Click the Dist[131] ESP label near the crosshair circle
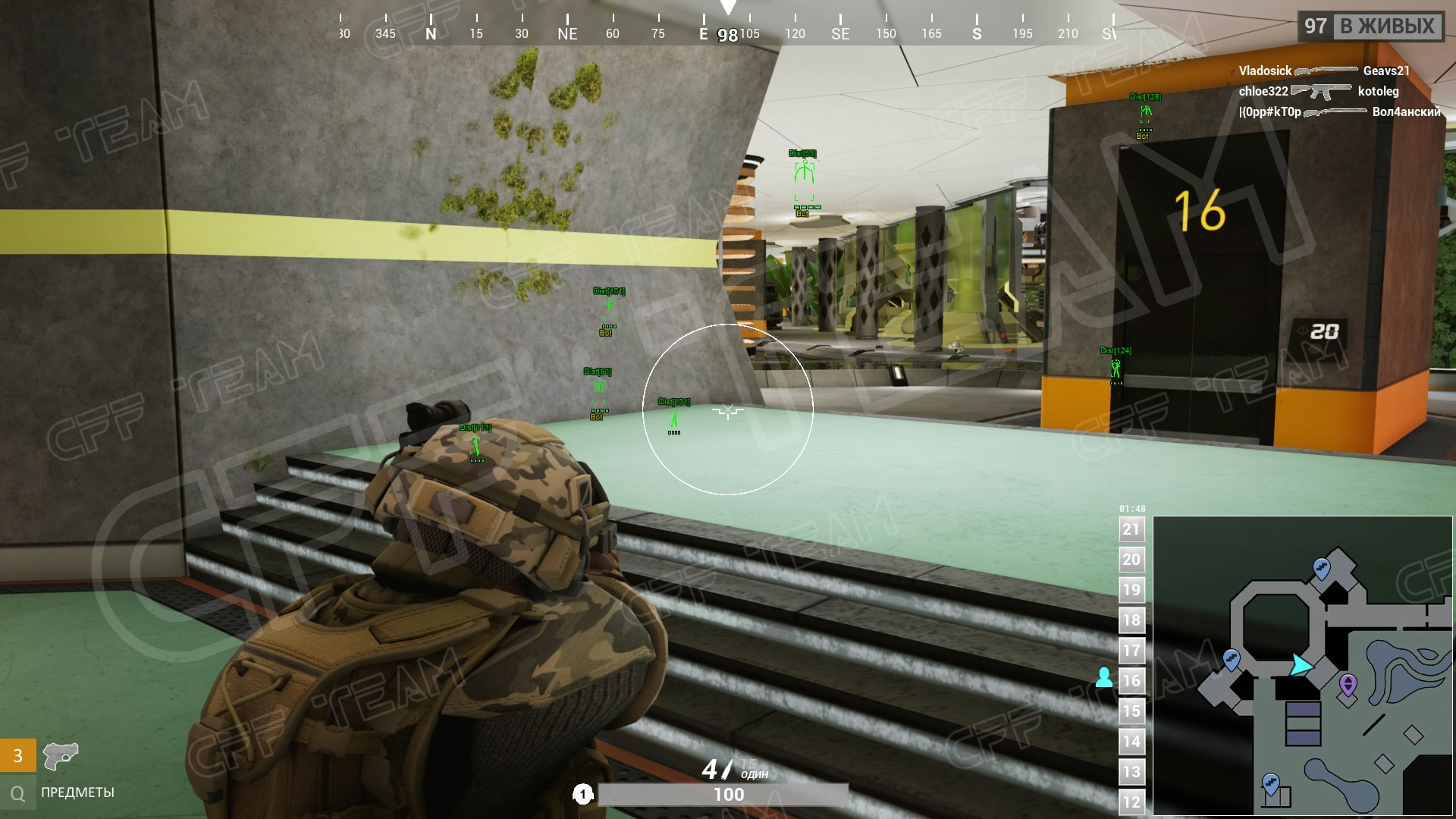The width and height of the screenshot is (1456, 819). click(673, 400)
